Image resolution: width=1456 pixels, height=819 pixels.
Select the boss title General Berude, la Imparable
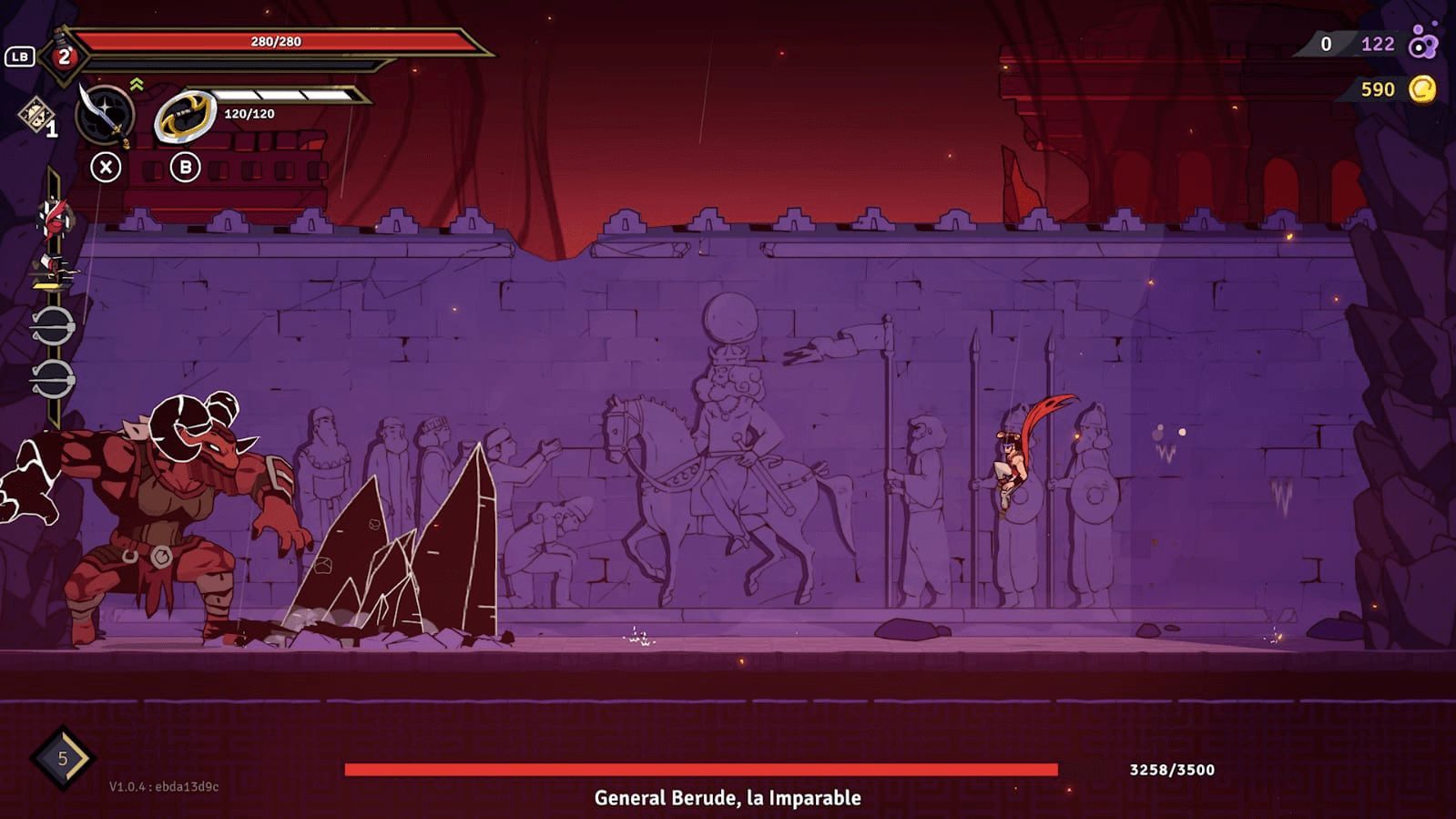[x=728, y=797]
